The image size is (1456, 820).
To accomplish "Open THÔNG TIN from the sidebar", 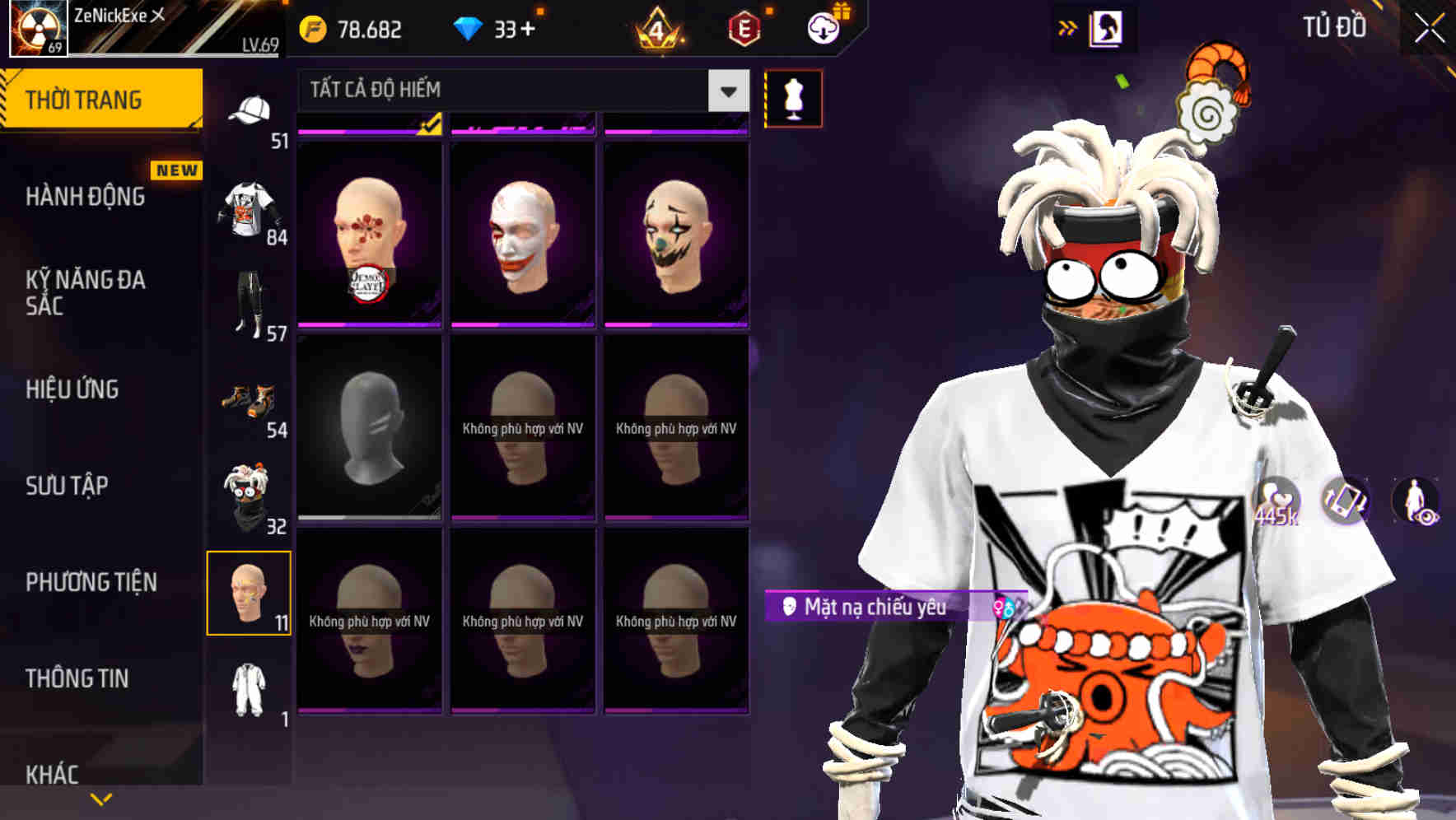I will (x=76, y=678).
